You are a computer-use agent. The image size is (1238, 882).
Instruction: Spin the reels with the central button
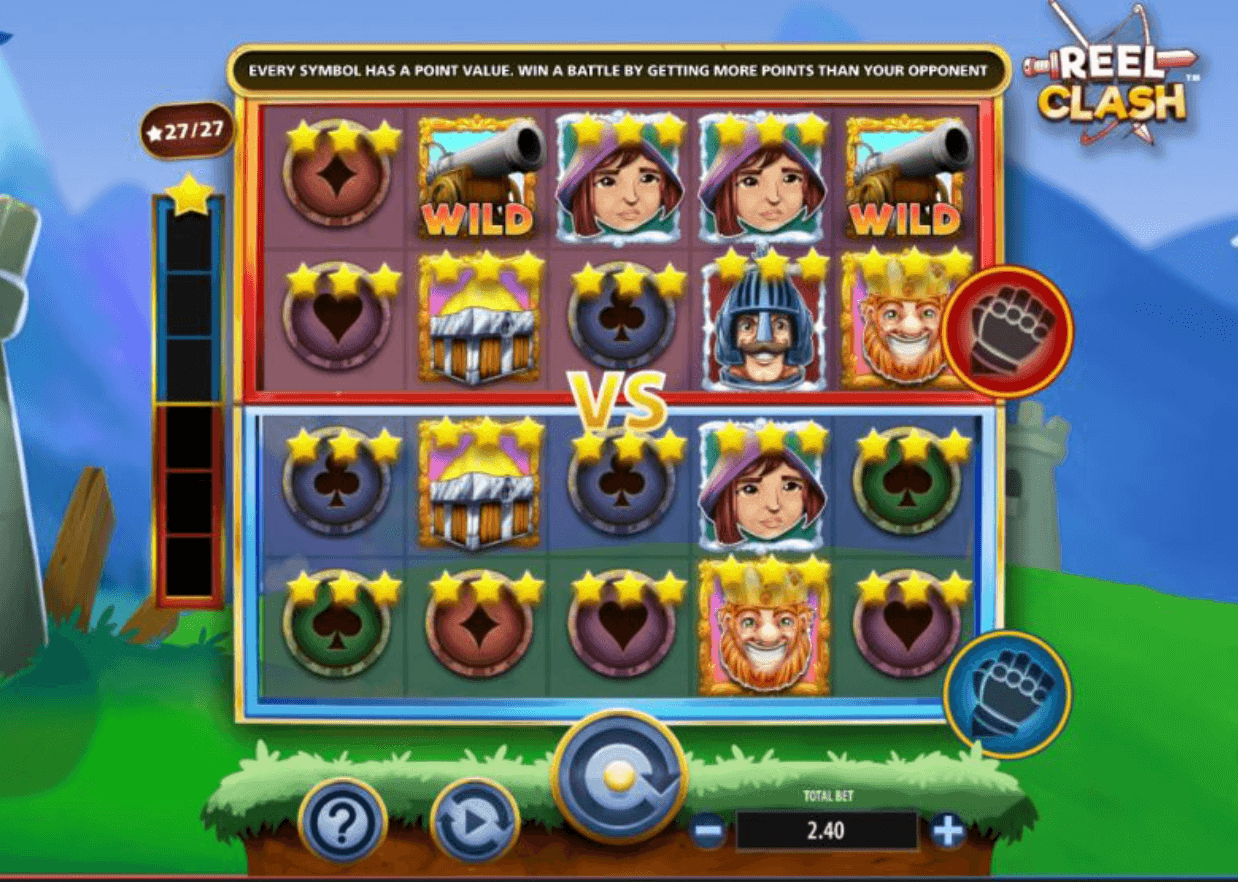pos(619,777)
